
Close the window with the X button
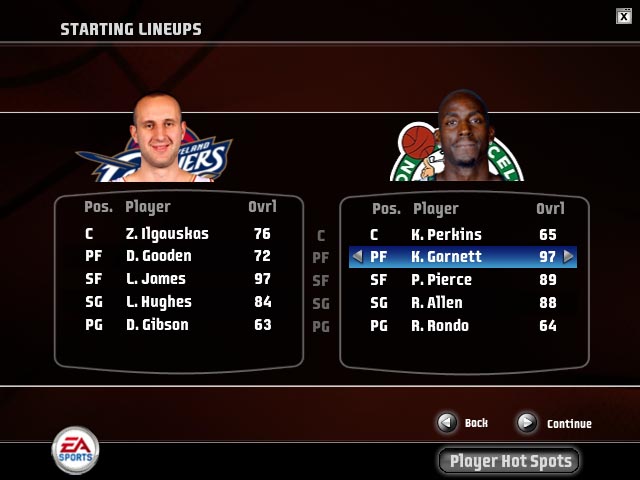623,14
